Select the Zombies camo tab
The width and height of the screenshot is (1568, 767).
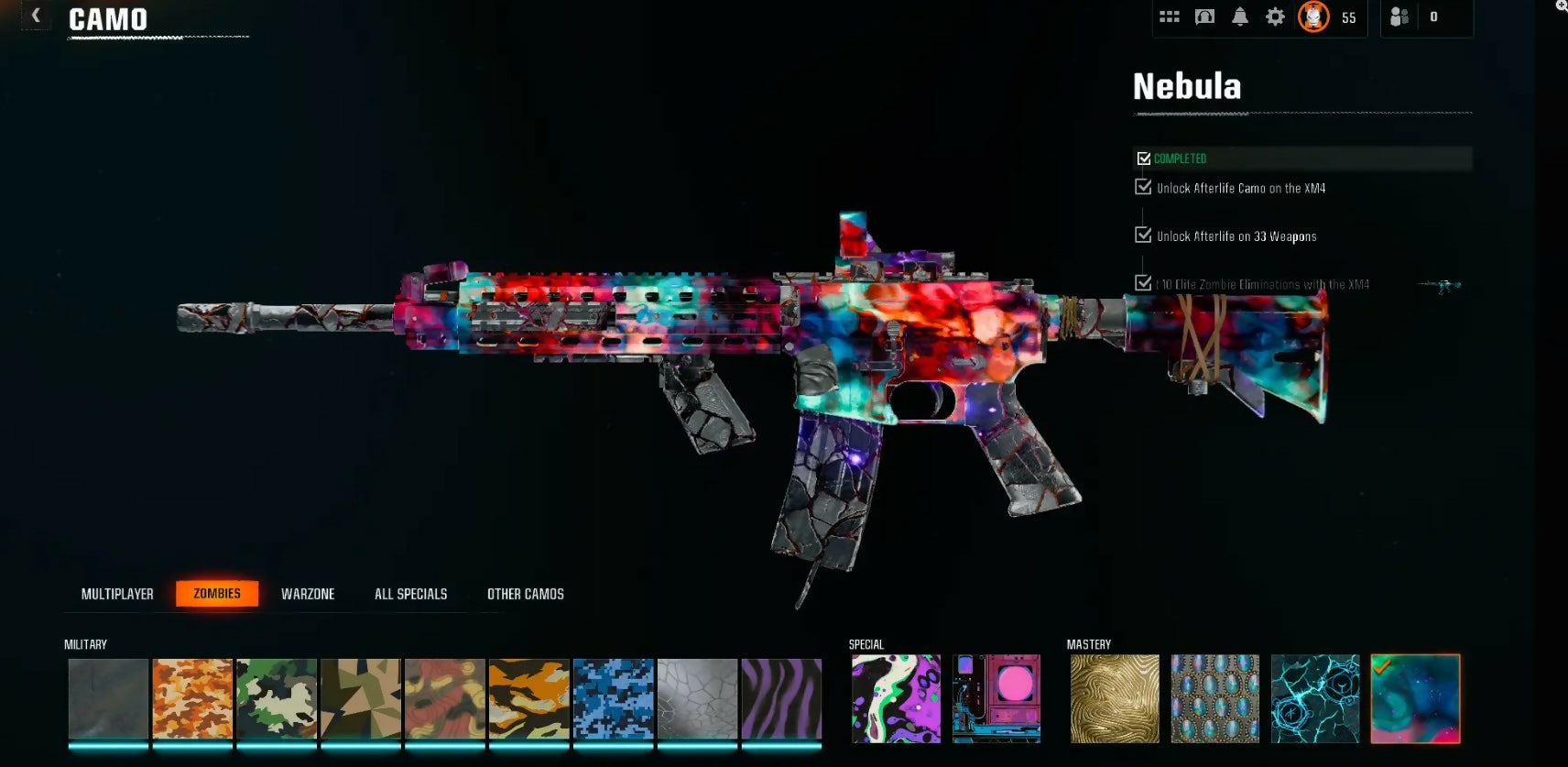tap(217, 594)
